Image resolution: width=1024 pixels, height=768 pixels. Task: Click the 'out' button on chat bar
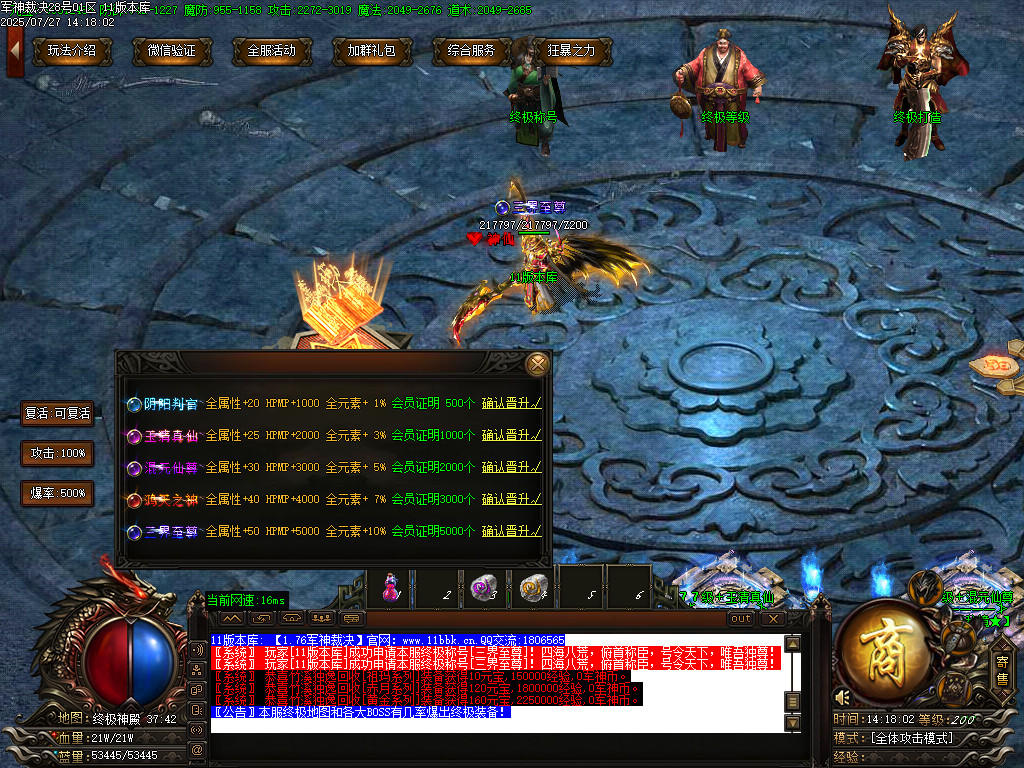[x=741, y=619]
